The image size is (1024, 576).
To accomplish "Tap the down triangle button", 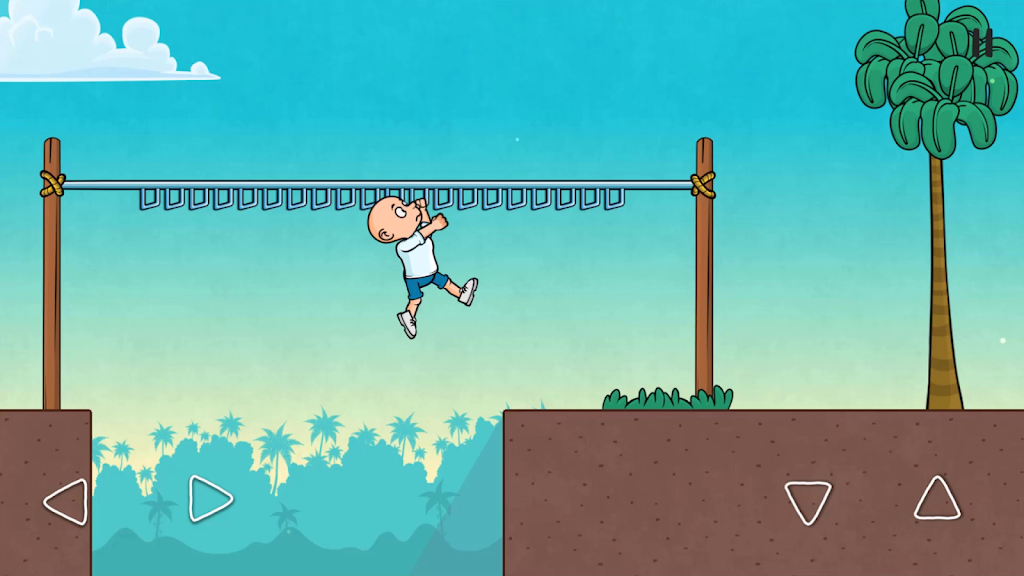I will 808,501.
